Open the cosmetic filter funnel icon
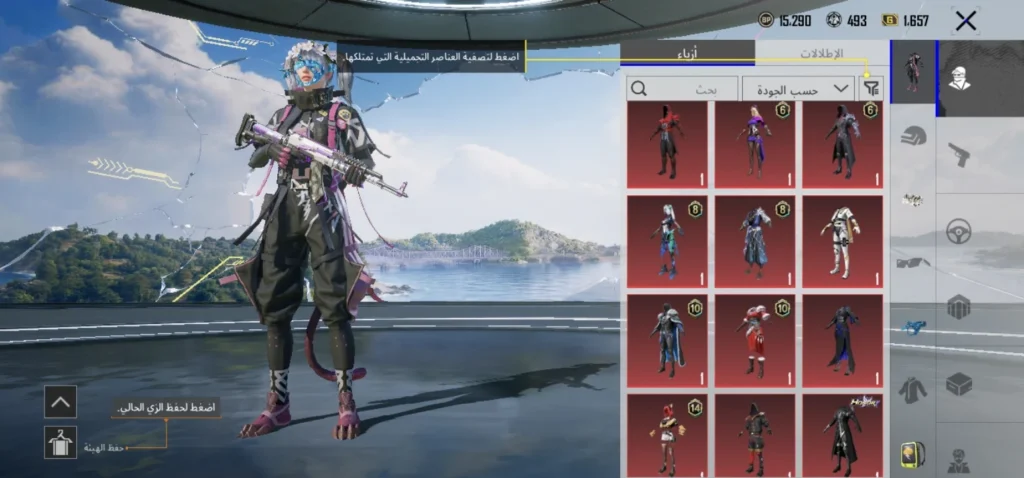 pyautogui.click(x=870, y=88)
